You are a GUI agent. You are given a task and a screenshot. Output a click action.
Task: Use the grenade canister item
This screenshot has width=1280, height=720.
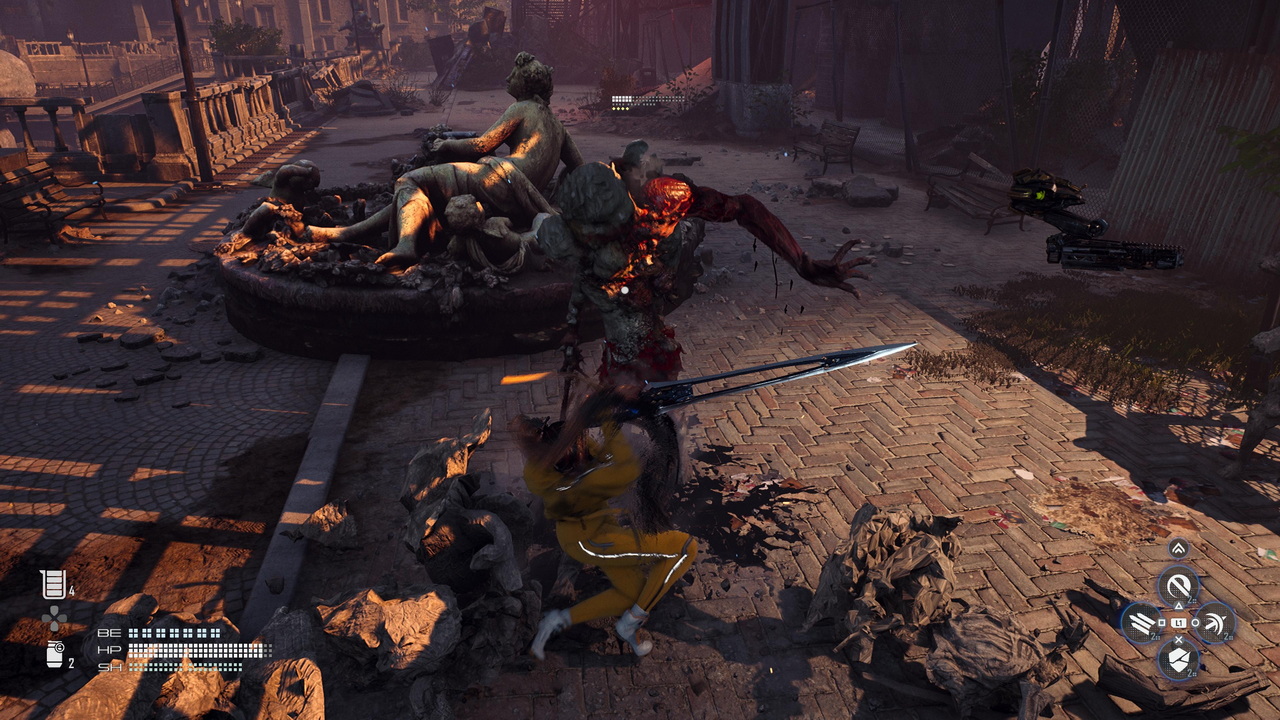coord(54,655)
